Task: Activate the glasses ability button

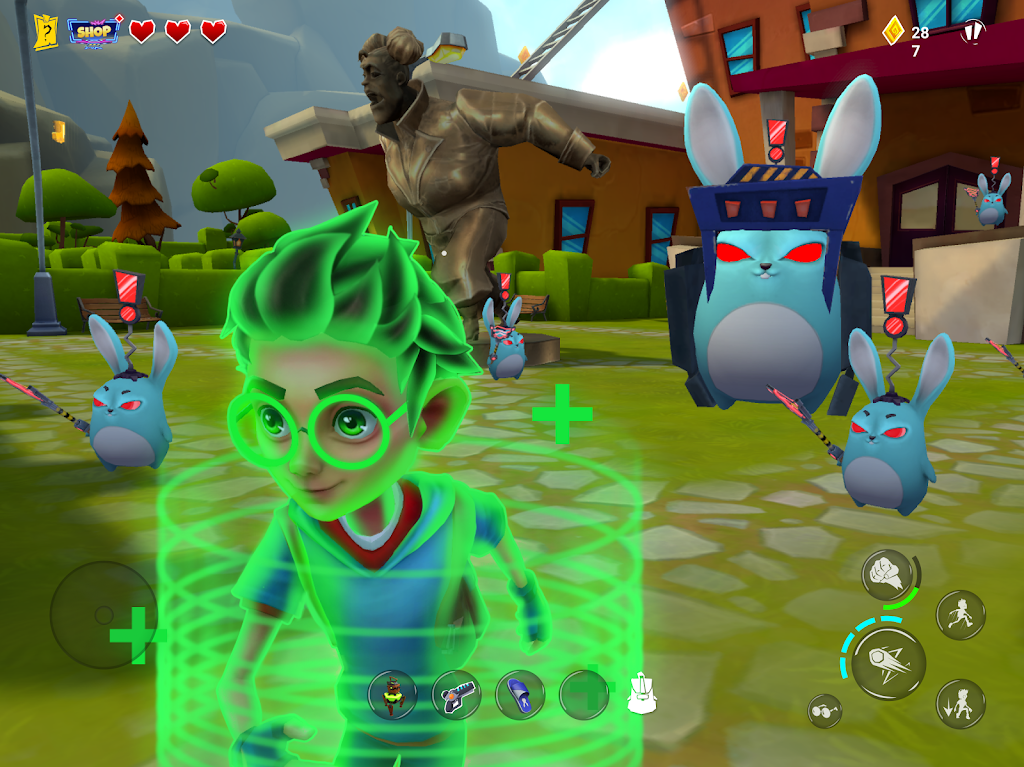Action: tap(825, 710)
